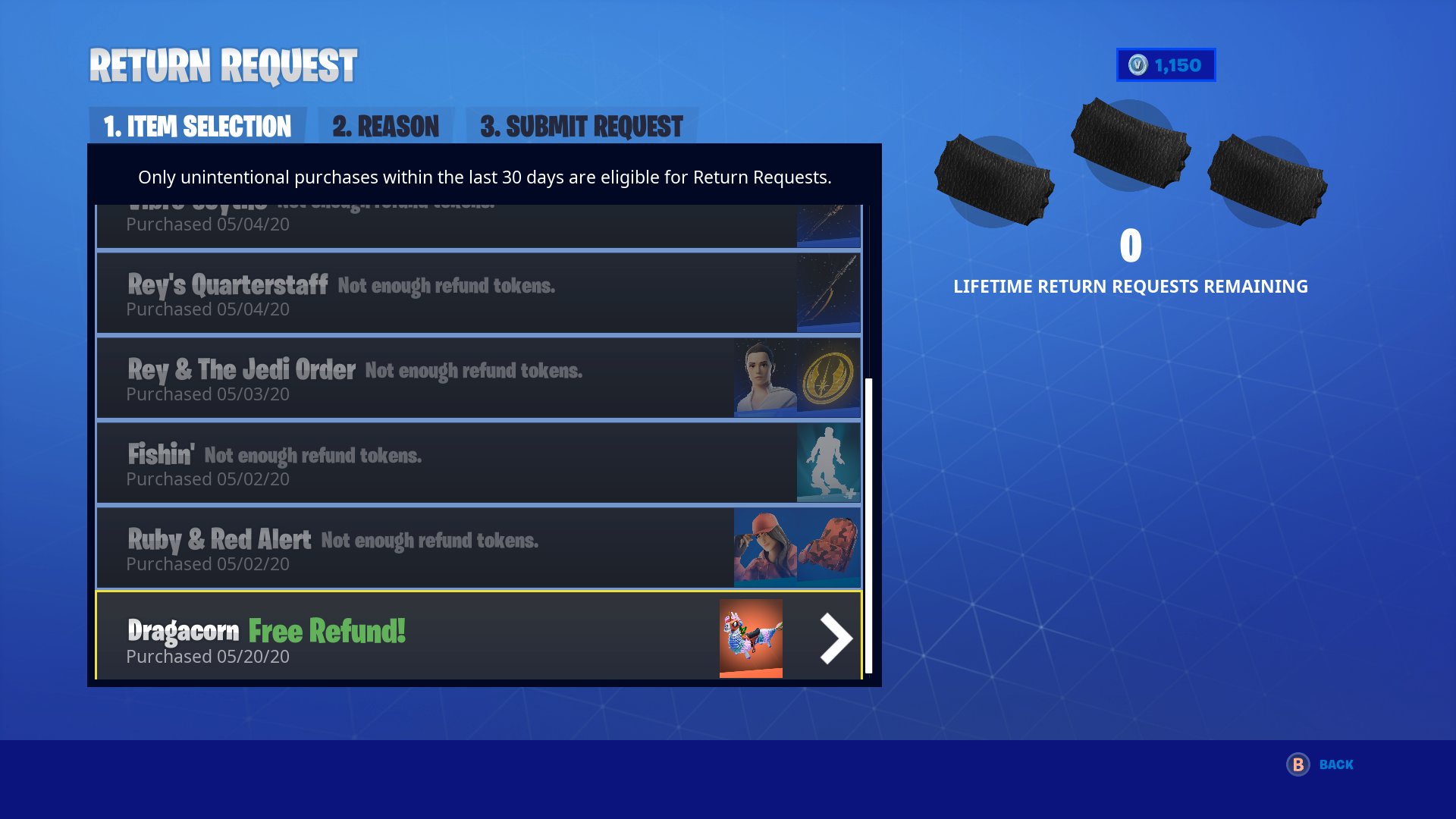Select the Item Selection tab
The width and height of the screenshot is (1456, 819).
(196, 126)
